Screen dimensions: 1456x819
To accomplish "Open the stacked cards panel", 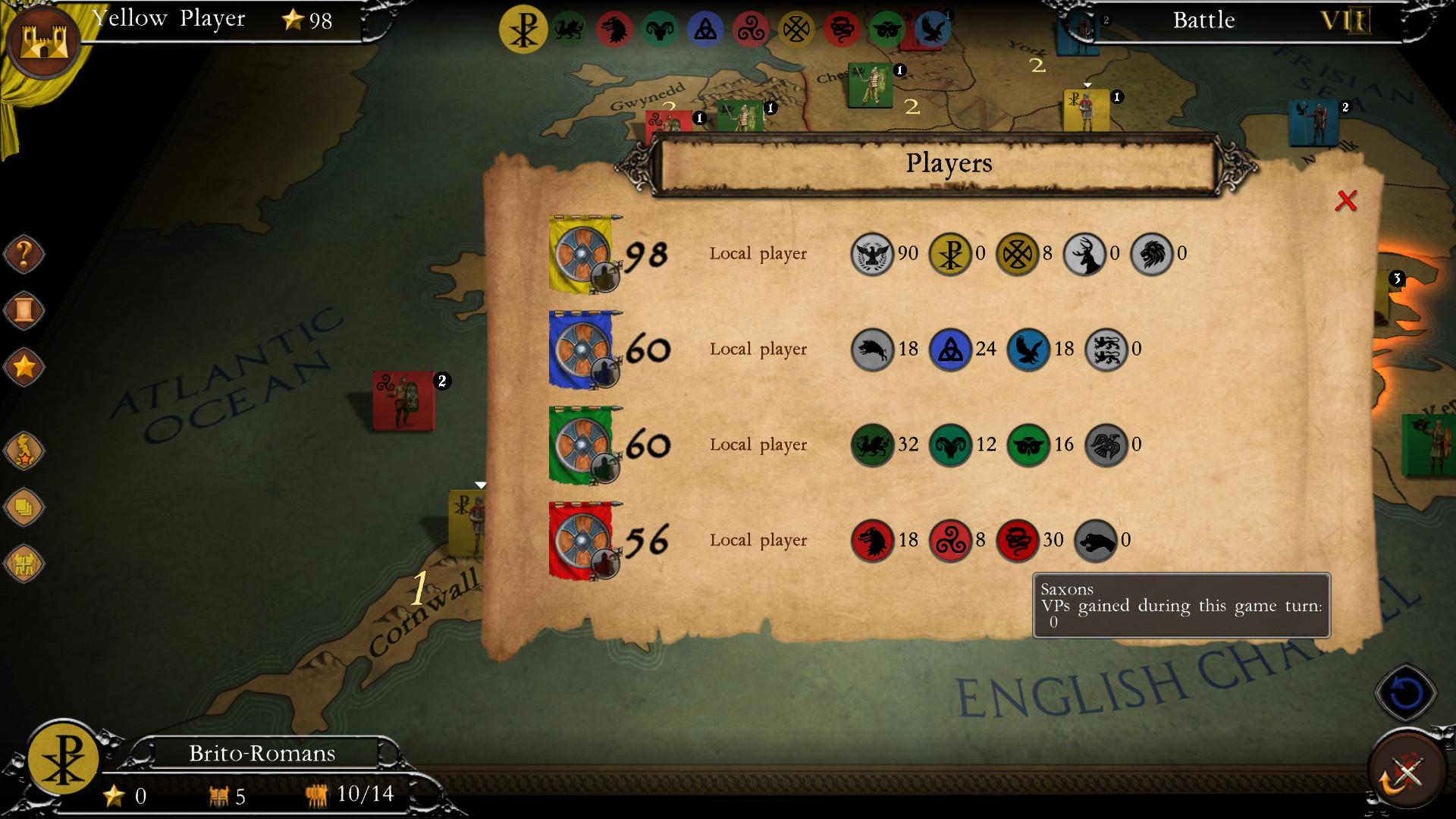I will pos(23,508).
